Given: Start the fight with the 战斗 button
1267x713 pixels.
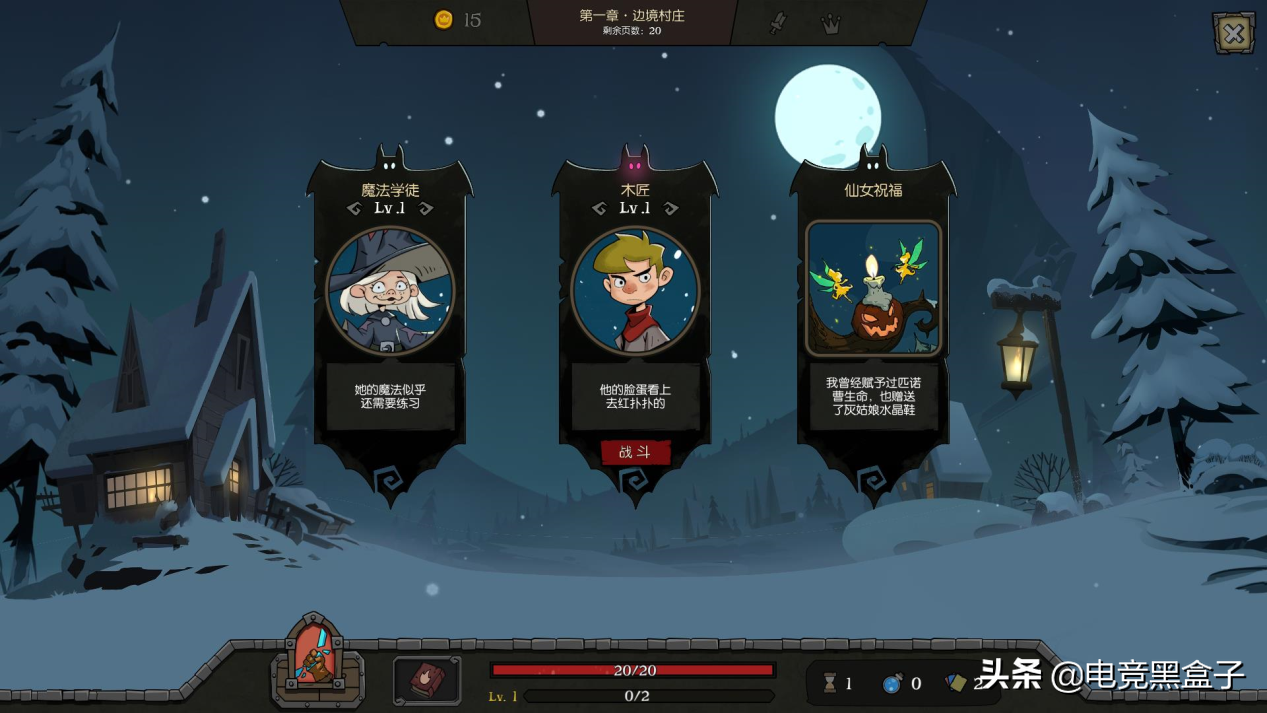Looking at the screenshot, I should point(635,452).
